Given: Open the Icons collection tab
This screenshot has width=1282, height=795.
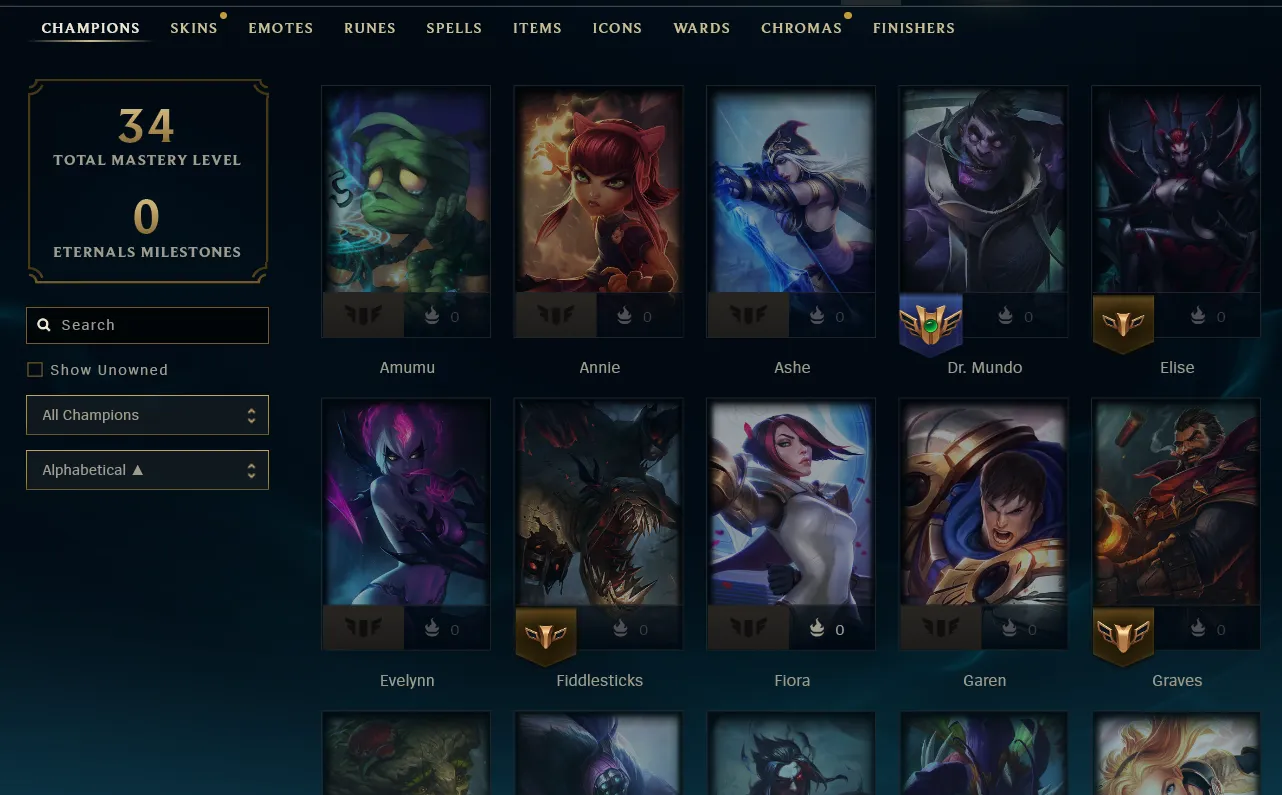Looking at the screenshot, I should 617,28.
